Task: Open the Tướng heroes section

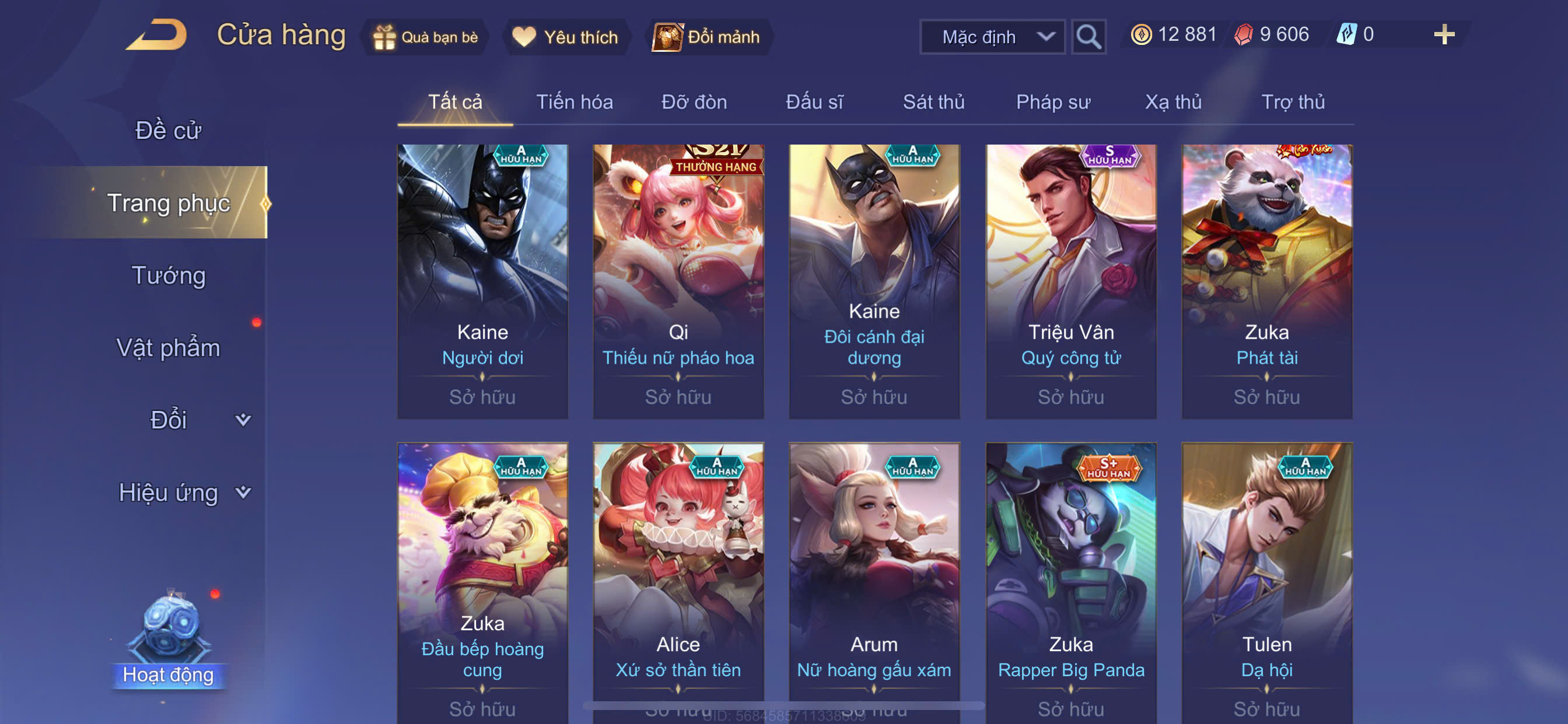Action: pos(169,275)
